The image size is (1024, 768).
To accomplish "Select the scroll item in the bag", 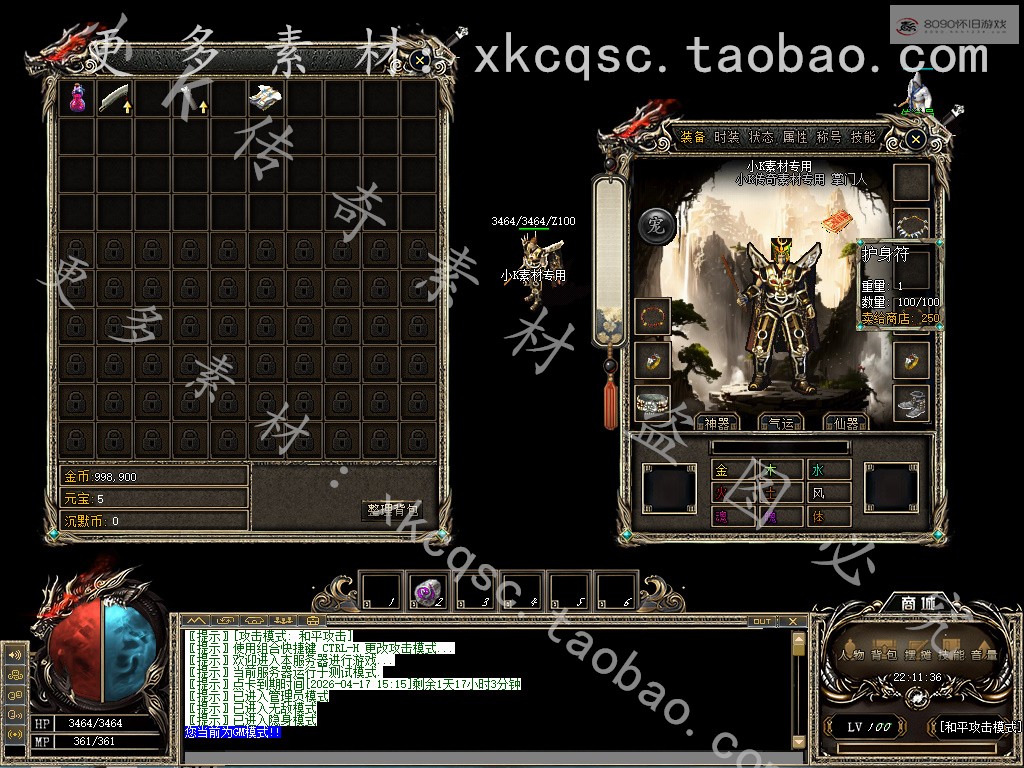I will coord(265,98).
